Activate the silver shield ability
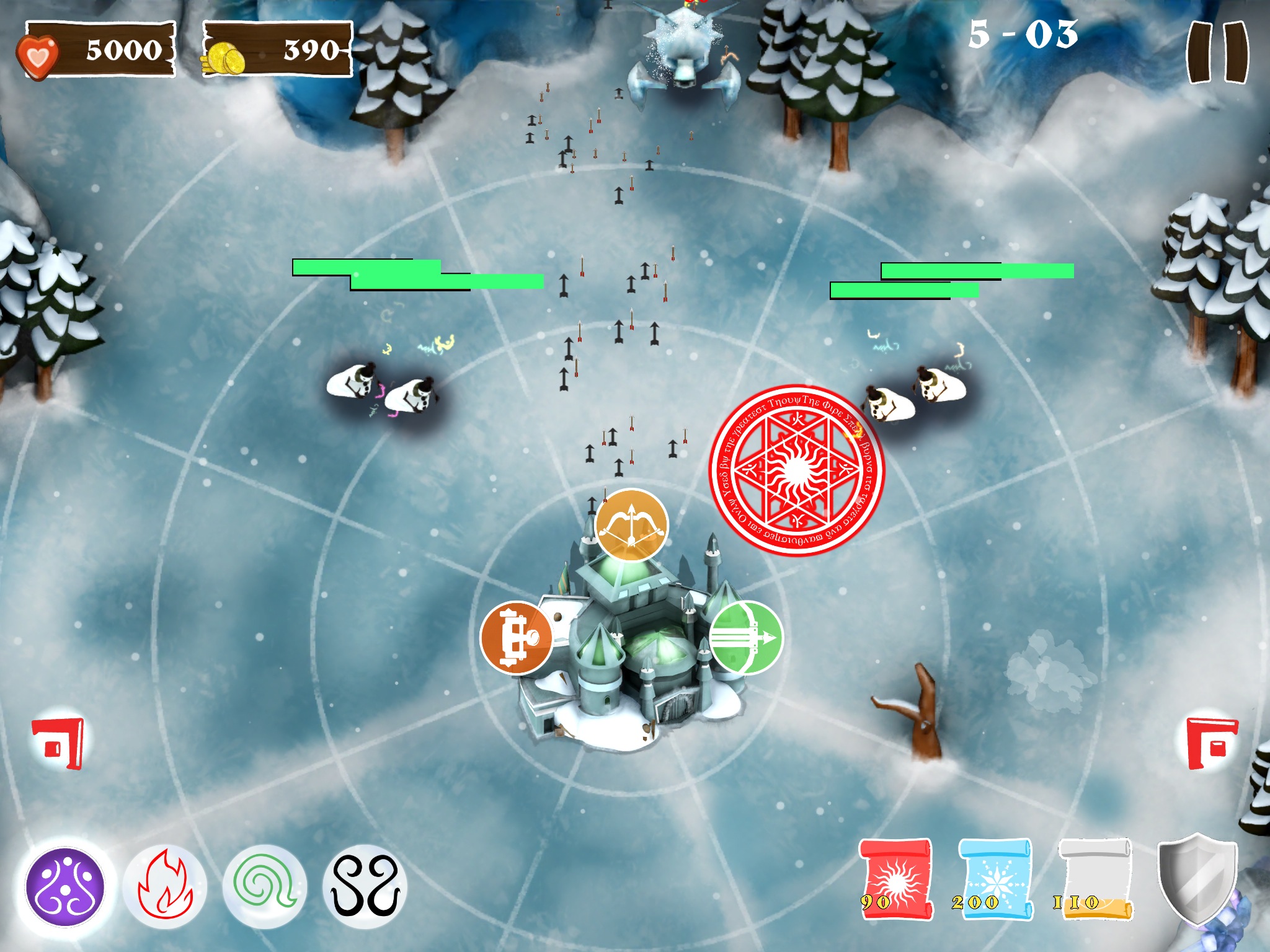Screen dimensions: 1270x952 [x=1197, y=879]
